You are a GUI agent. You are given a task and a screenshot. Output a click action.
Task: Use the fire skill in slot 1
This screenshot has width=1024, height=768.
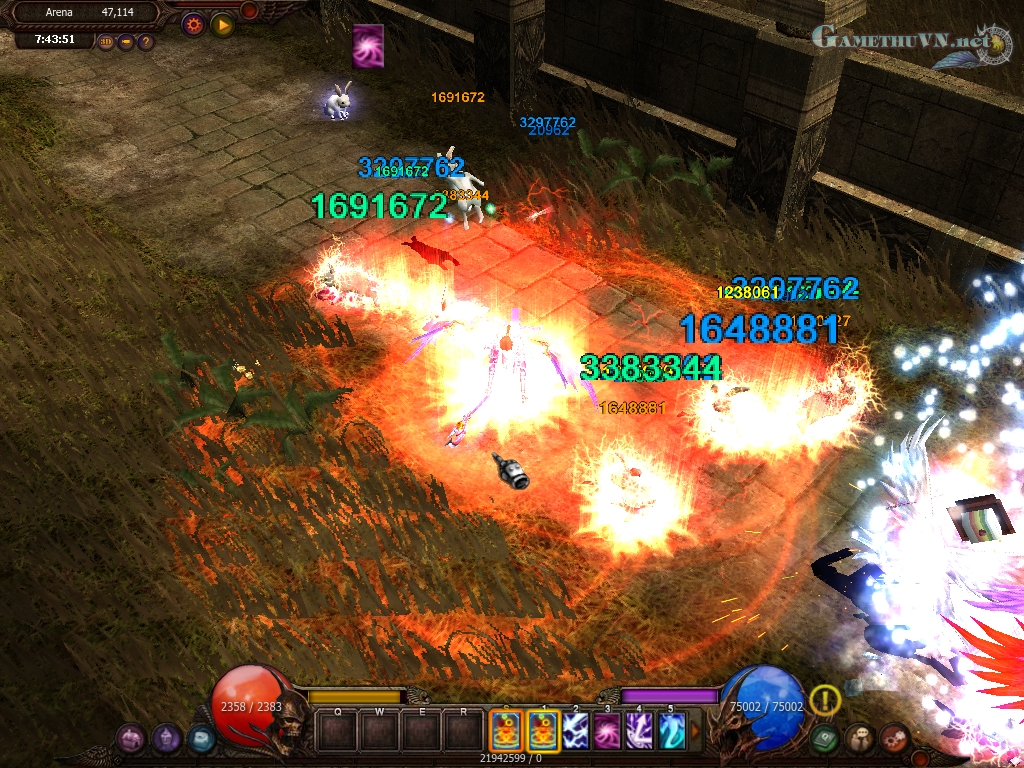541,730
